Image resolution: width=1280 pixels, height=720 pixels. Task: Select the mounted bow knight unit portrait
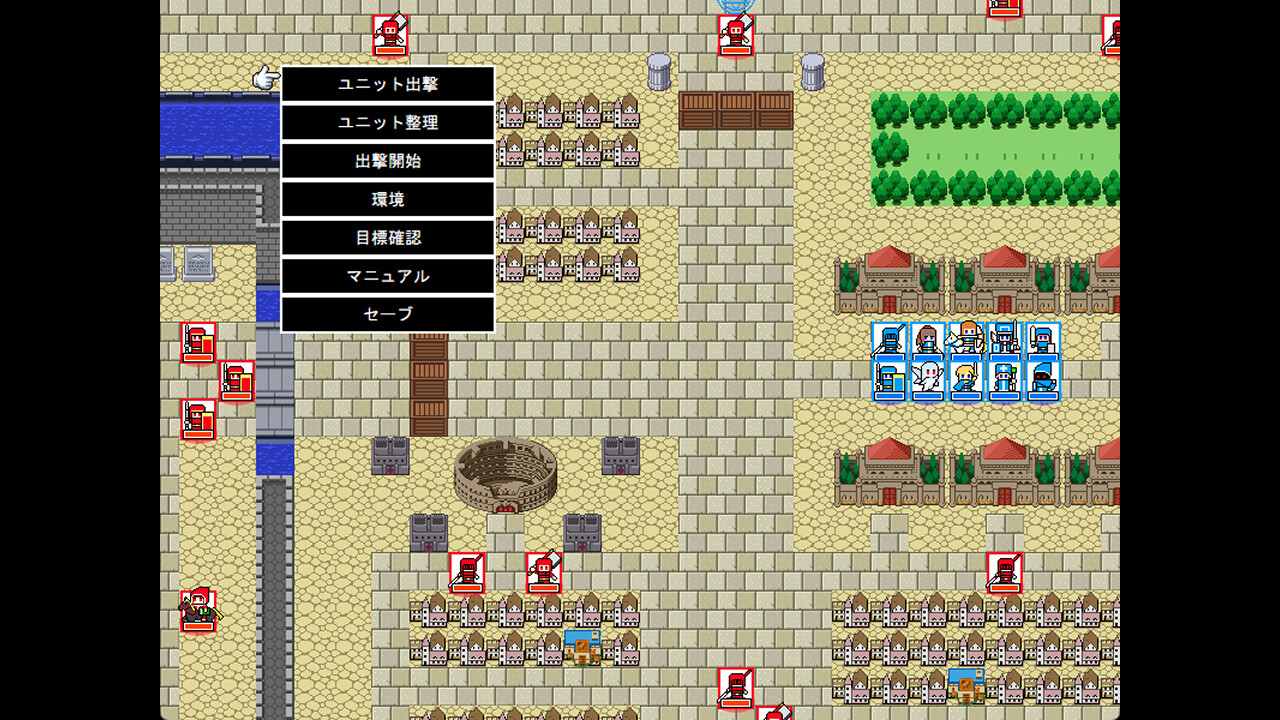(965, 340)
